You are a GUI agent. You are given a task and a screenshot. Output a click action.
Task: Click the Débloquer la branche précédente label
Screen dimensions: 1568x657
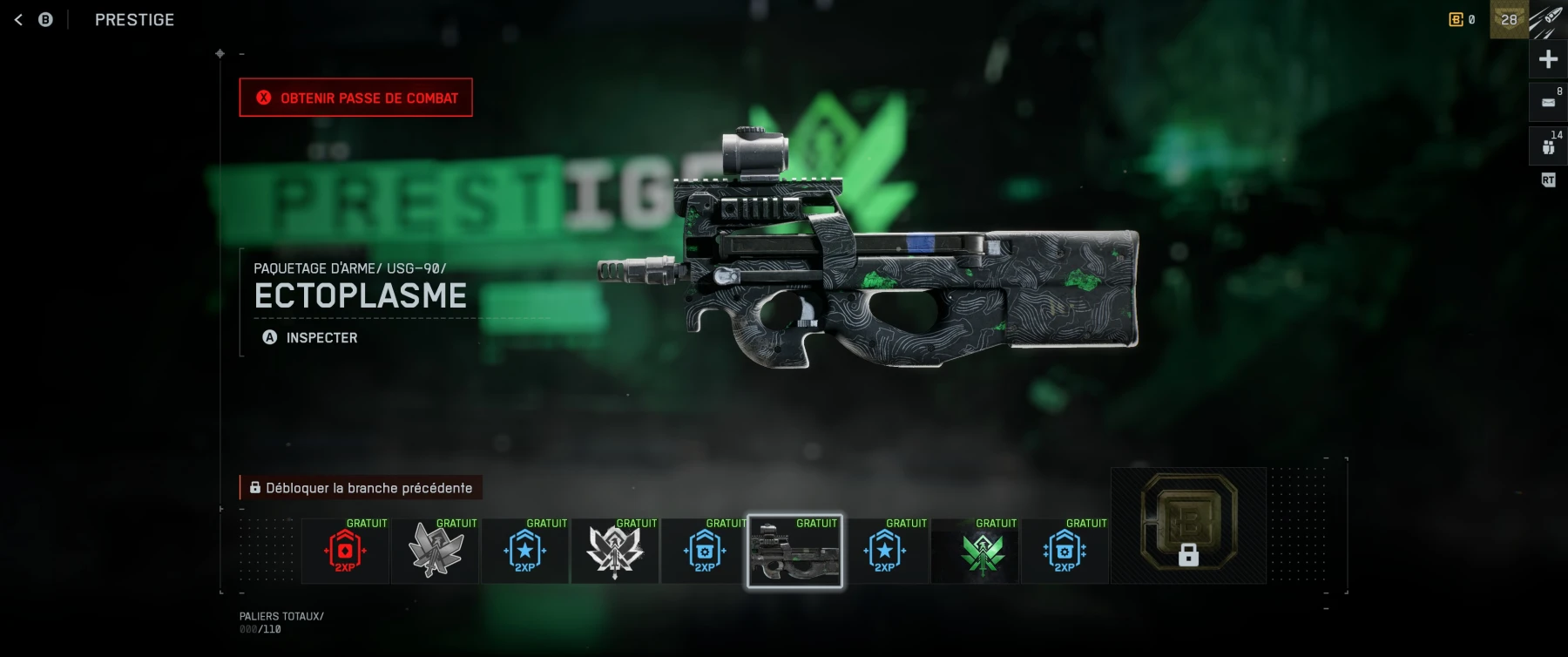tap(361, 488)
